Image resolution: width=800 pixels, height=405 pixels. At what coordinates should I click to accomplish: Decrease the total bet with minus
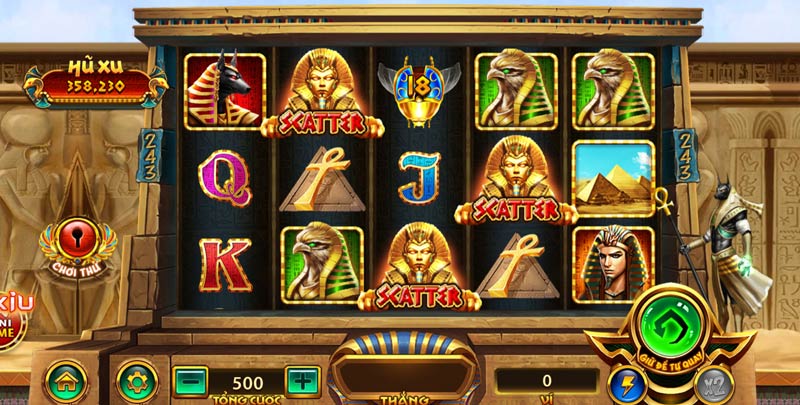tap(190, 381)
